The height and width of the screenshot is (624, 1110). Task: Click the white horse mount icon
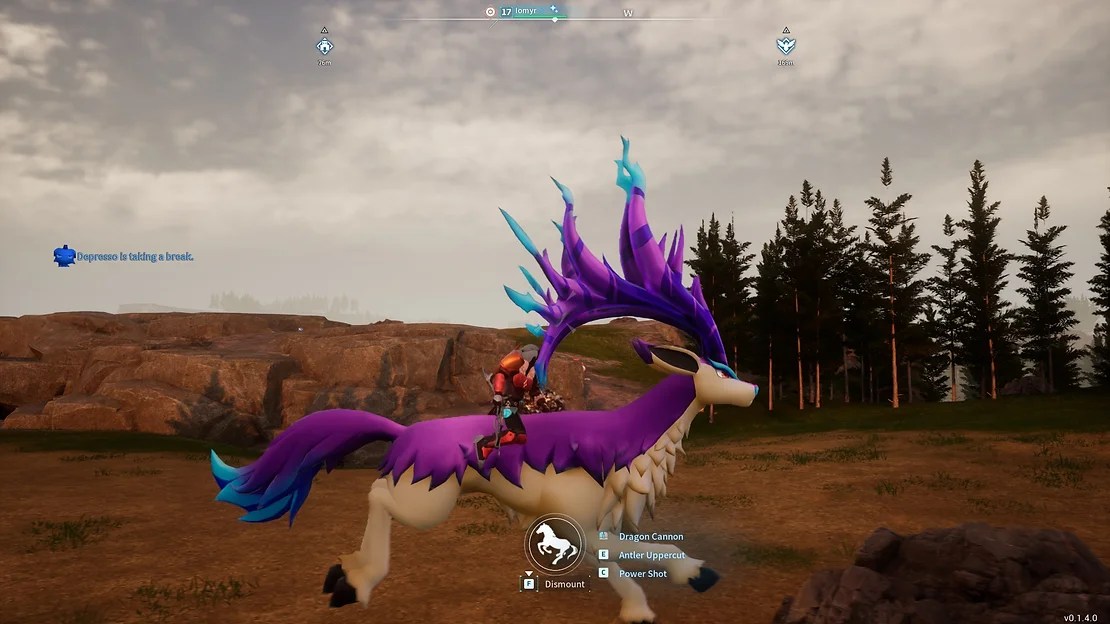coord(555,544)
